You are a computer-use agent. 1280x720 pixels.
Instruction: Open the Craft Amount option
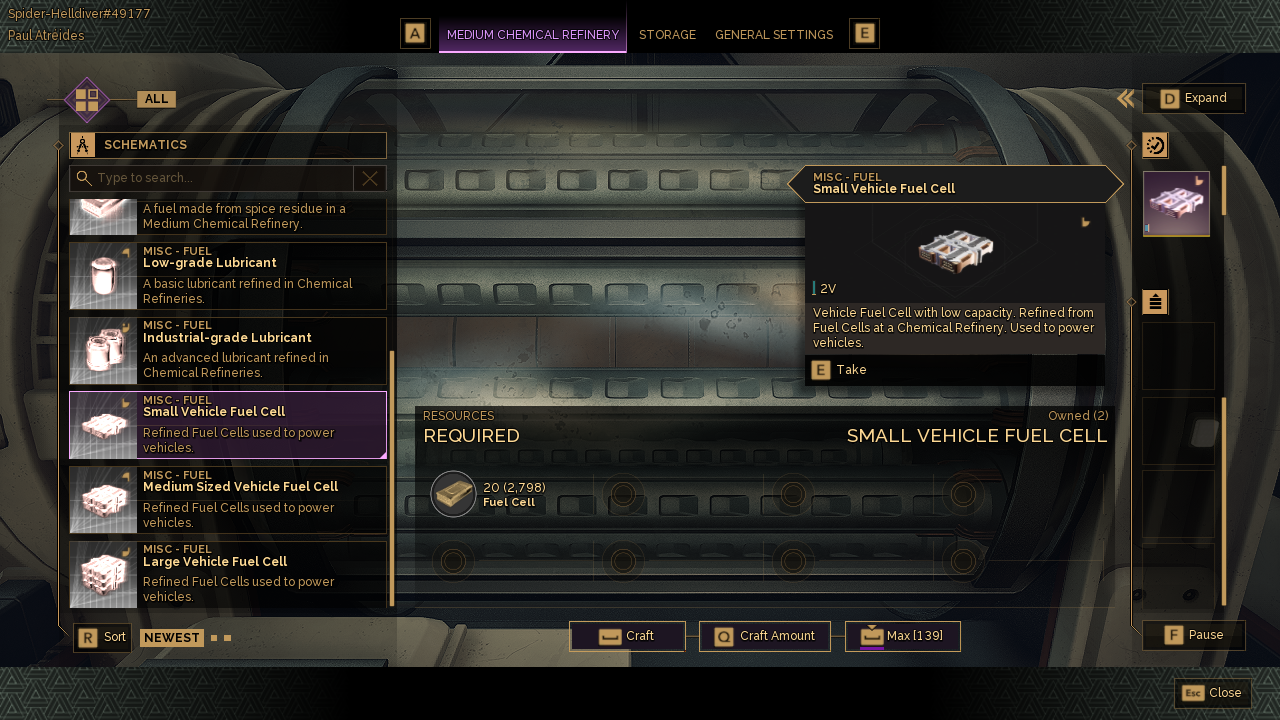(765, 636)
